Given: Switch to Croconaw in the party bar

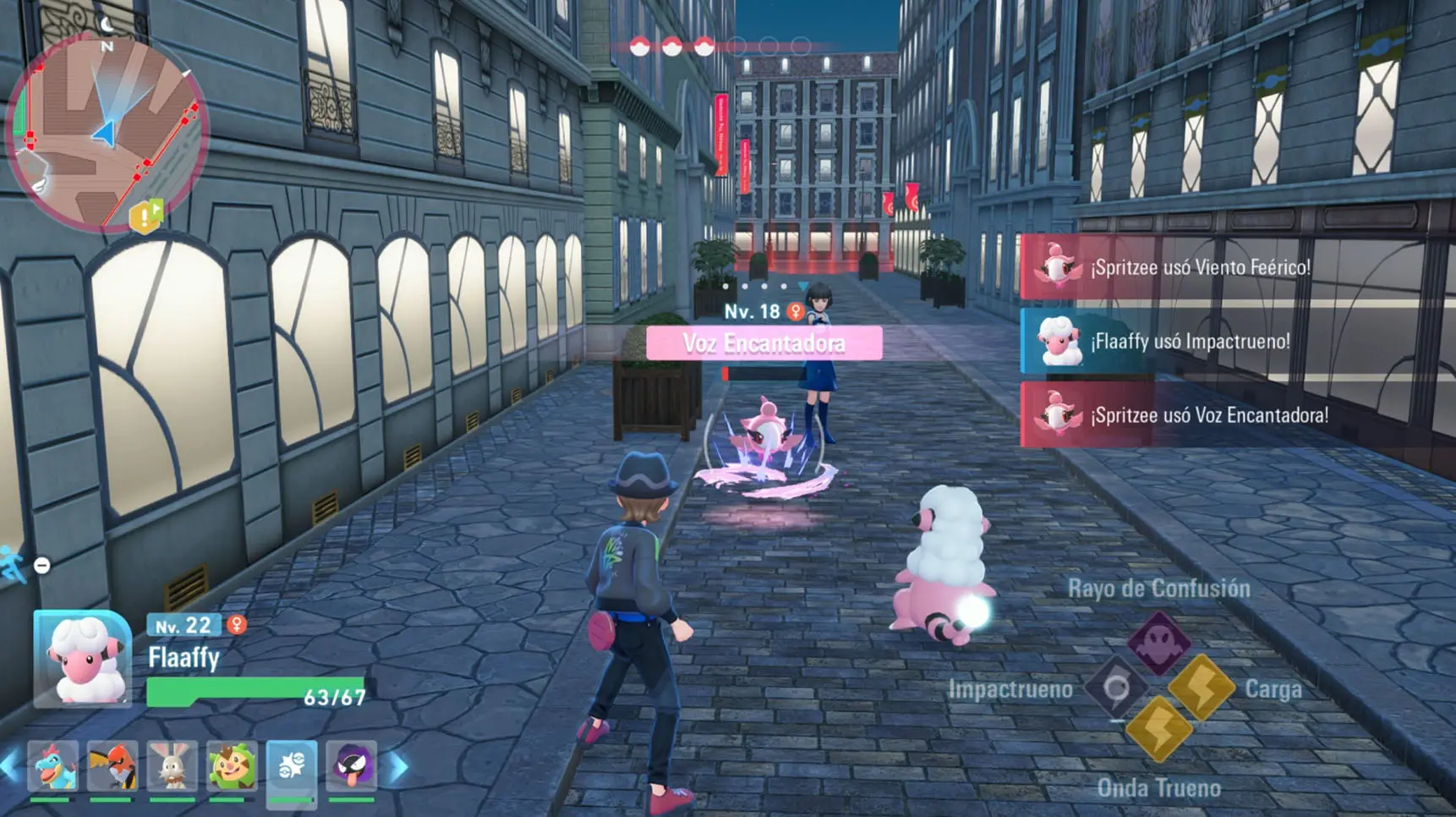Looking at the screenshot, I should pyautogui.click(x=52, y=766).
